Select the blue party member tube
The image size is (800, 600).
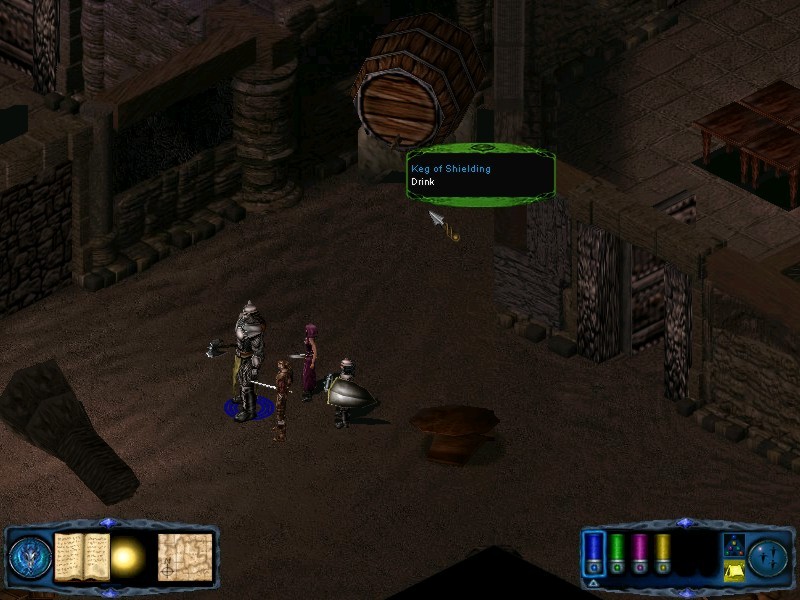coord(594,549)
